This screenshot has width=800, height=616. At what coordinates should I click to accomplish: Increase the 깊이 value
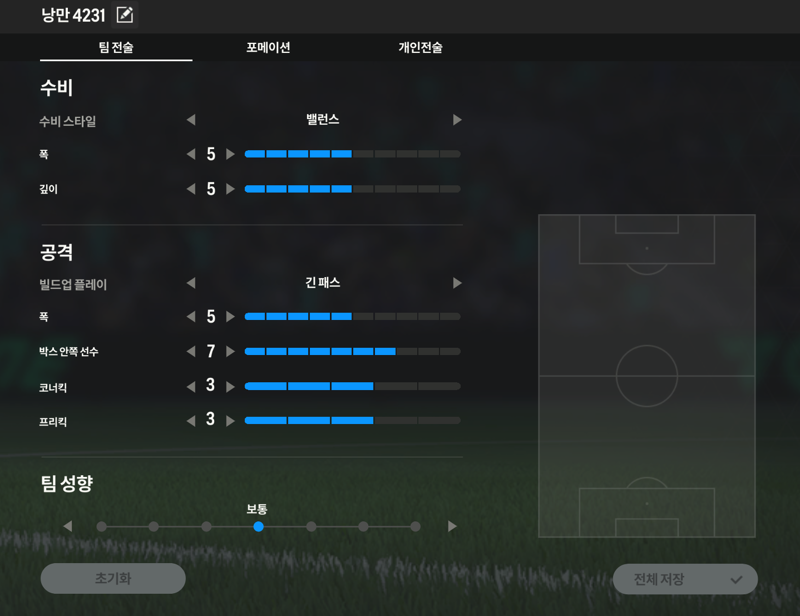pyautogui.click(x=231, y=189)
